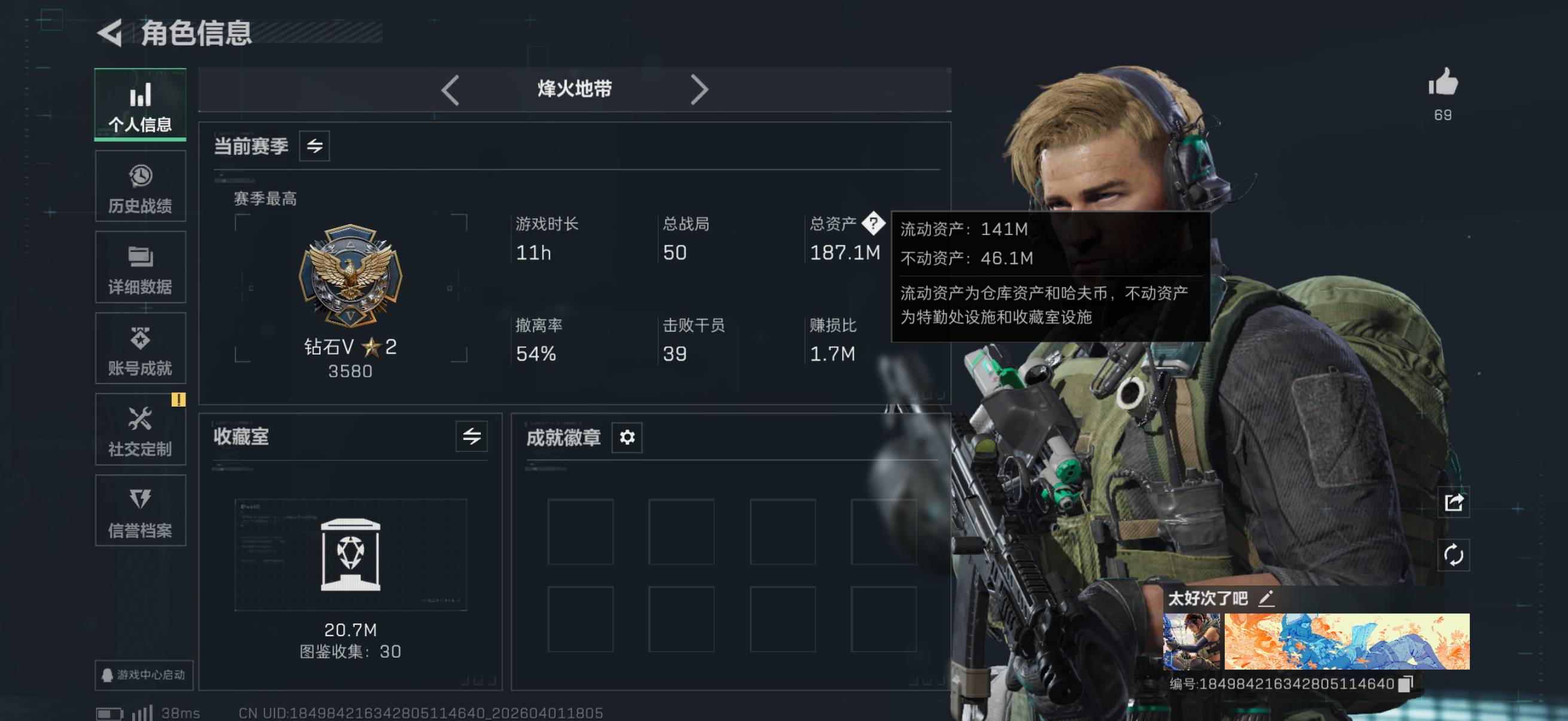Switch to the 个人信息 tab
The height and width of the screenshot is (721, 1568).
pyautogui.click(x=140, y=105)
